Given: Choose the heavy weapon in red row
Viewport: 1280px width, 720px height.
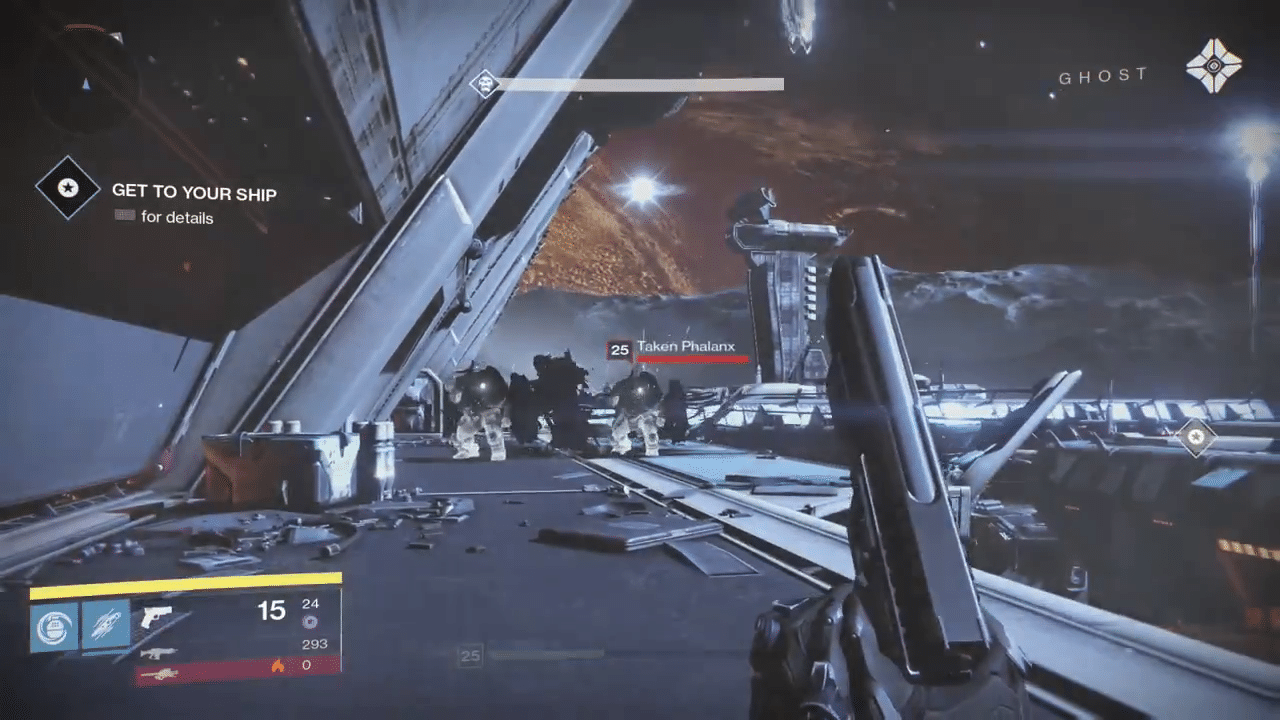Looking at the screenshot, I should pyautogui.click(x=160, y=675).
